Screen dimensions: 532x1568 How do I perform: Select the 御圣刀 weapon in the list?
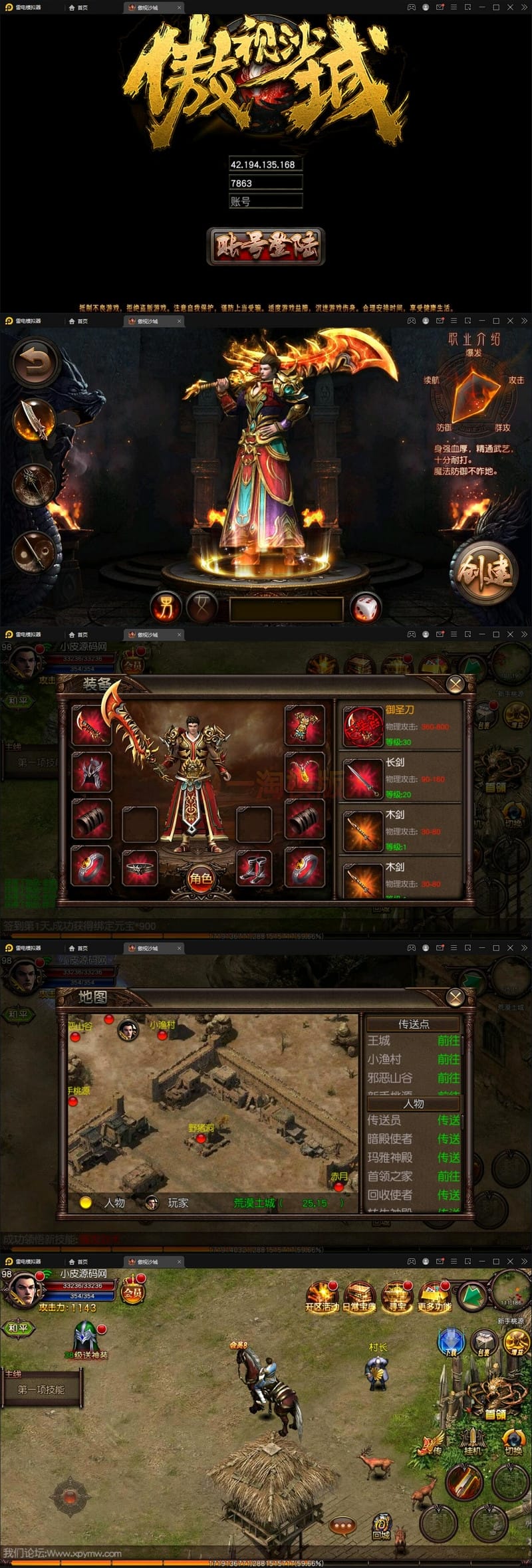pyautogui.click(x=401, y=726)
